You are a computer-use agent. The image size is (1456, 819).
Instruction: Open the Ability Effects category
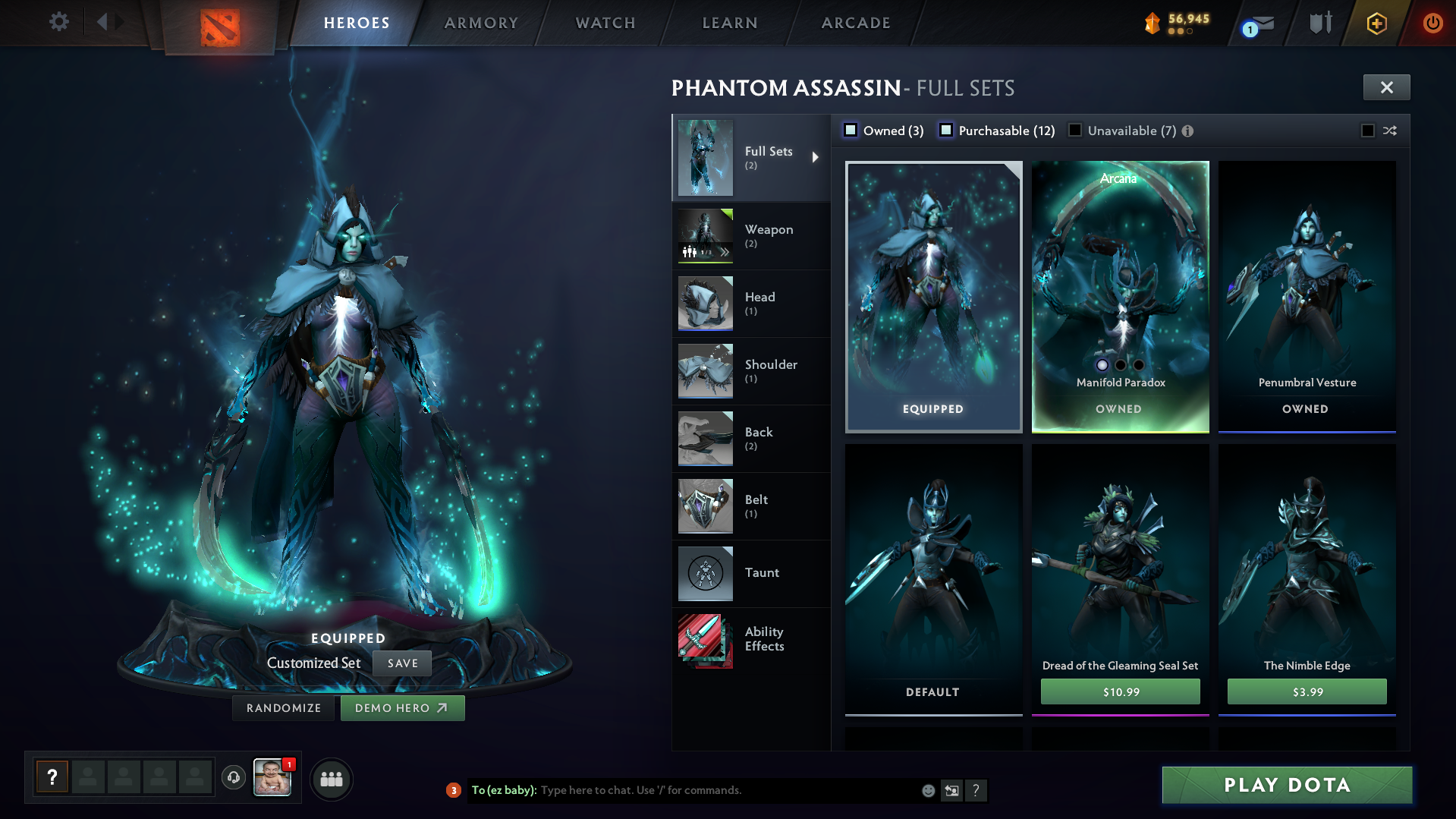(x=751, y=639)
